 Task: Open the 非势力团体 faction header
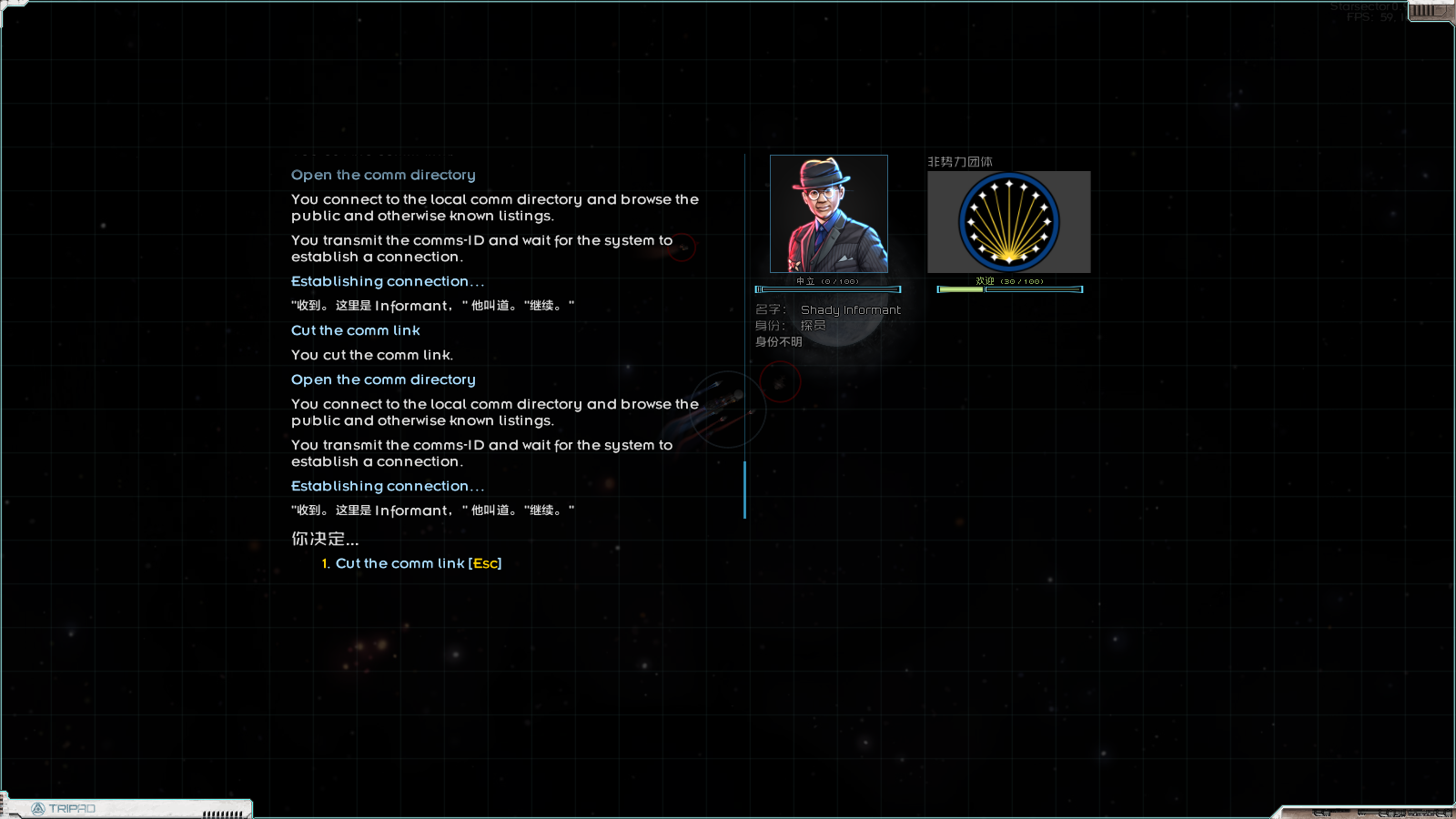point(959,161)
